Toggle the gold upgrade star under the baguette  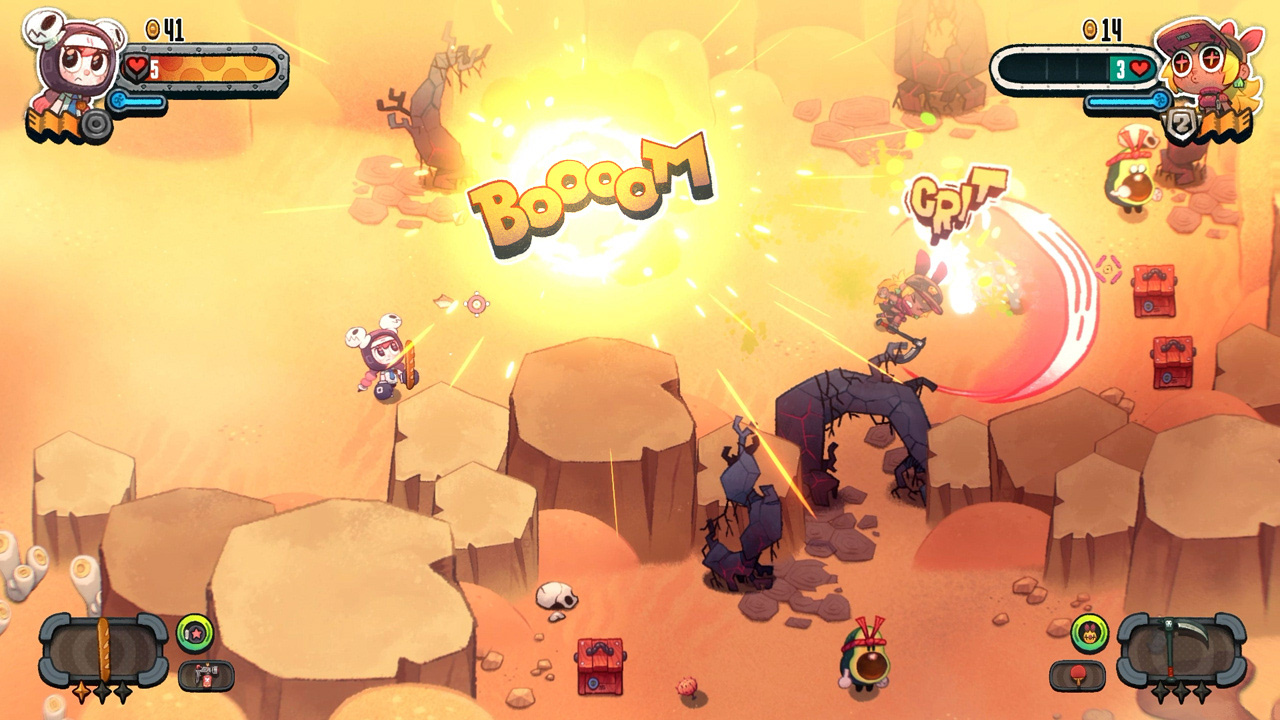coord(81,693)
